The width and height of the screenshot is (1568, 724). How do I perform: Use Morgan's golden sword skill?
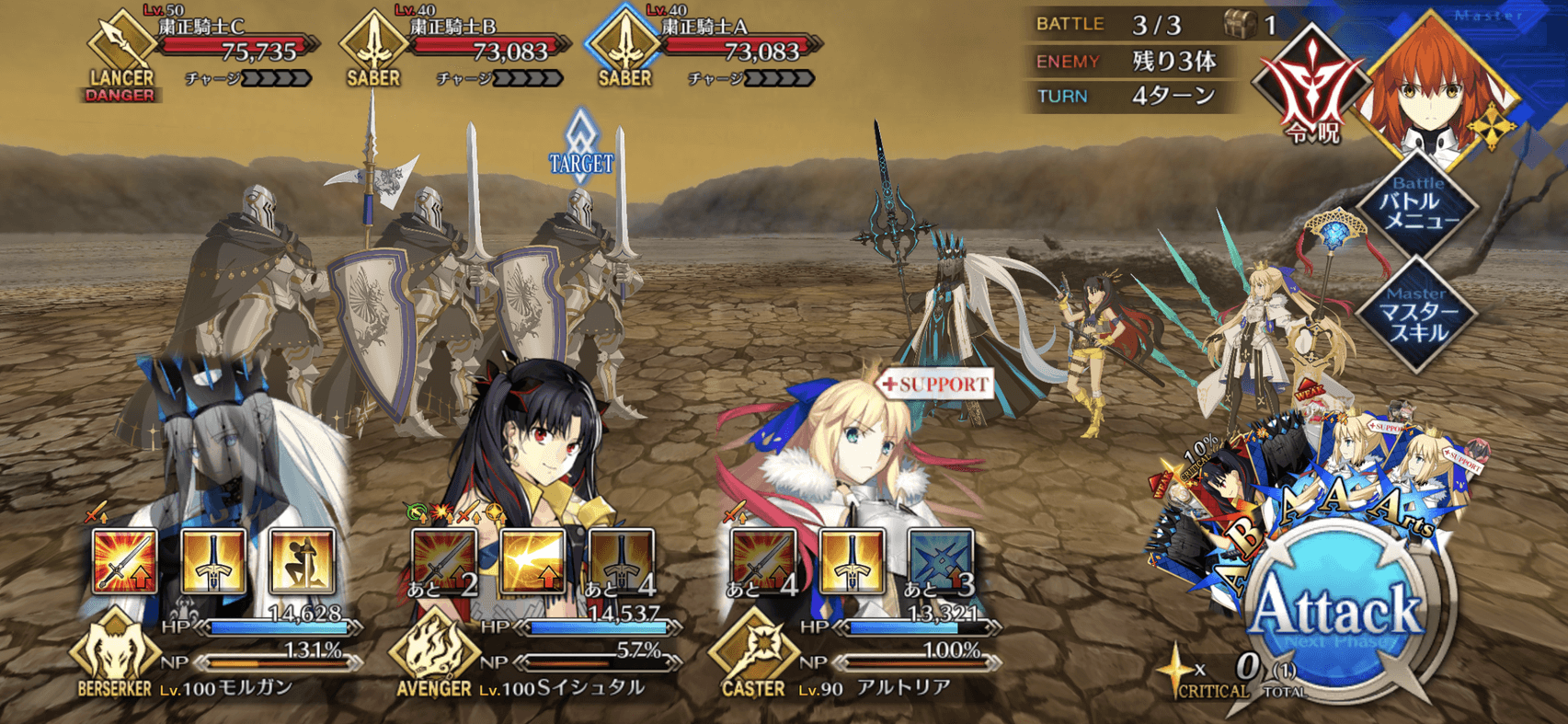pos(212,560)
